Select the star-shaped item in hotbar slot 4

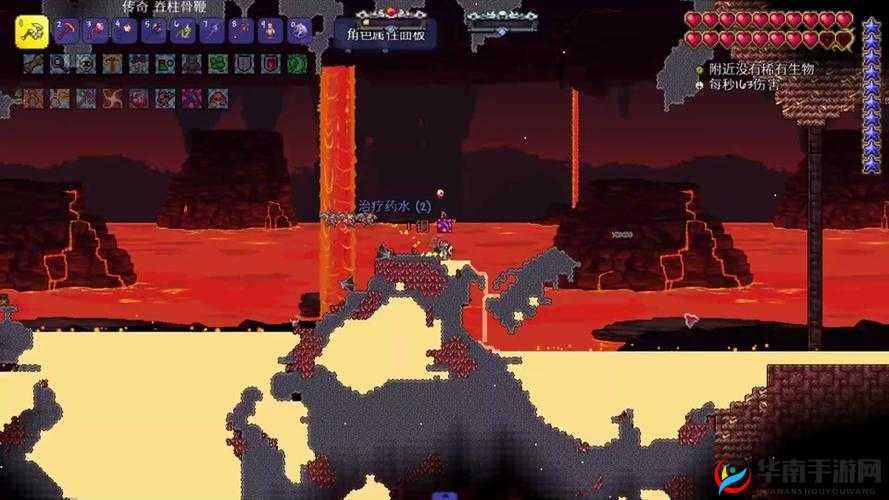(x=124, y=32)
